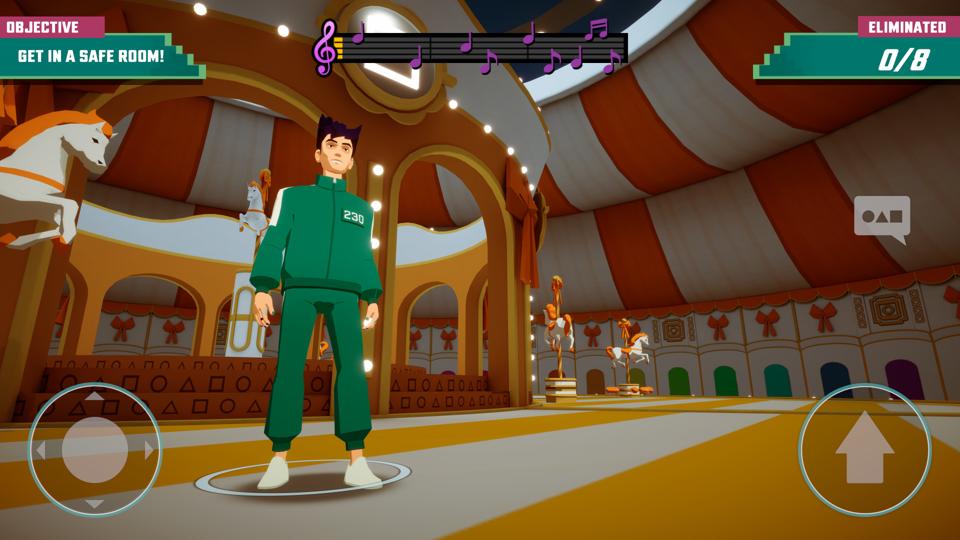Tap the jump arrow button
Image resolution: width=960 pixels, height=540 pixels.
(864, 450)
